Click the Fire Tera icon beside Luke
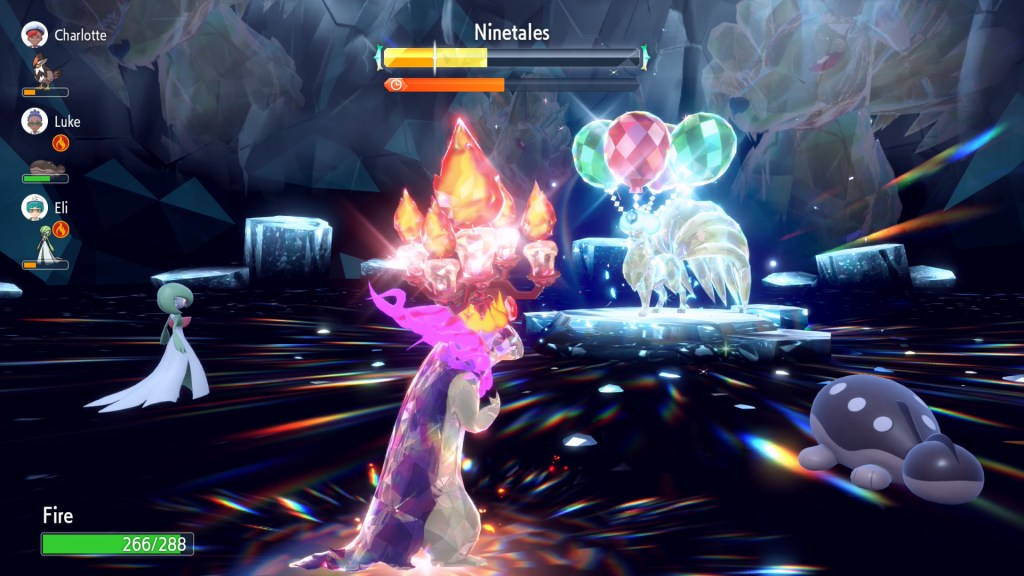Image resolution: width=1024 pixels, height=576 pixels. coord(60,143)
